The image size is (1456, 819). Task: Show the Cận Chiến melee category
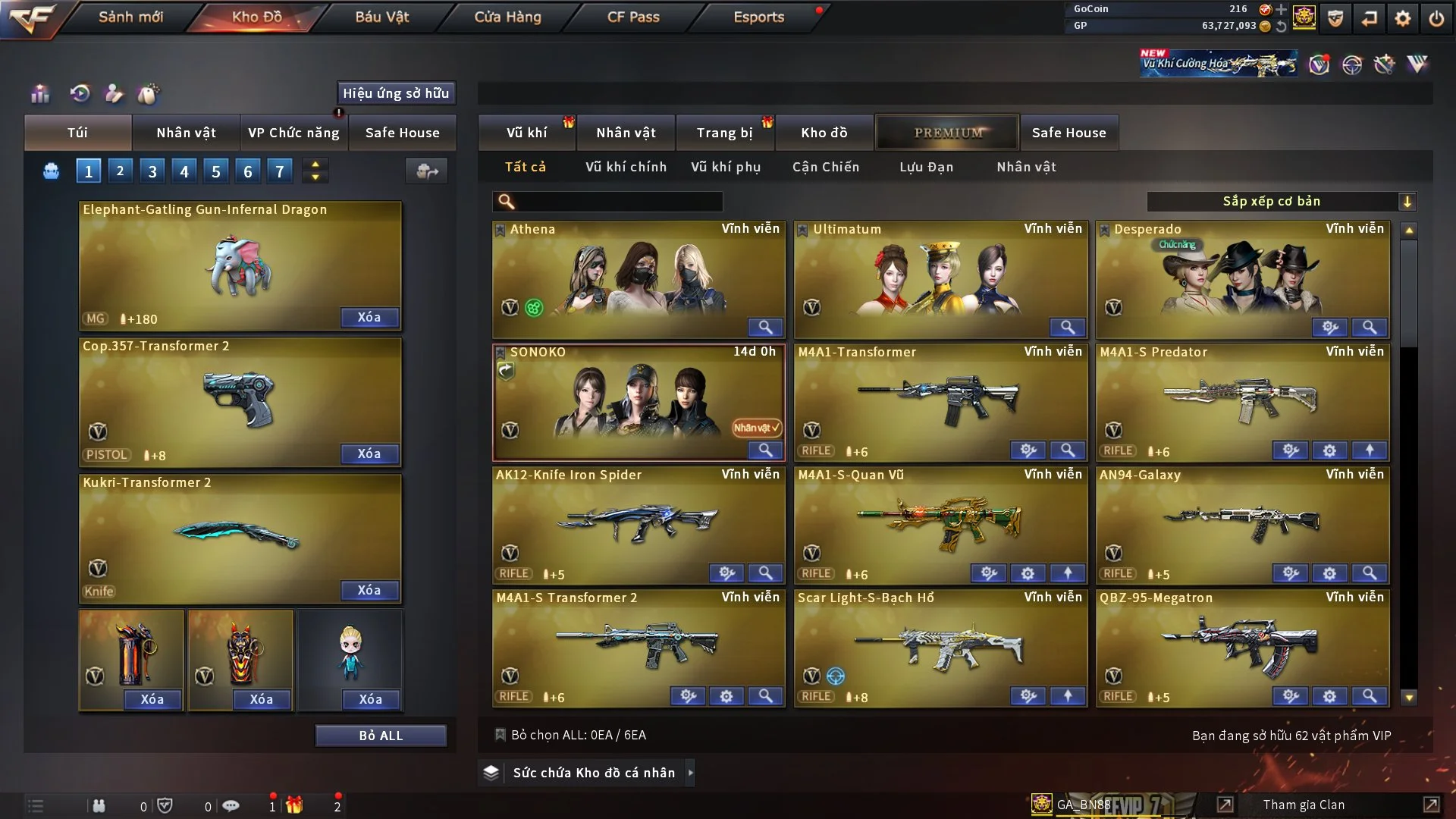(826, 167)
